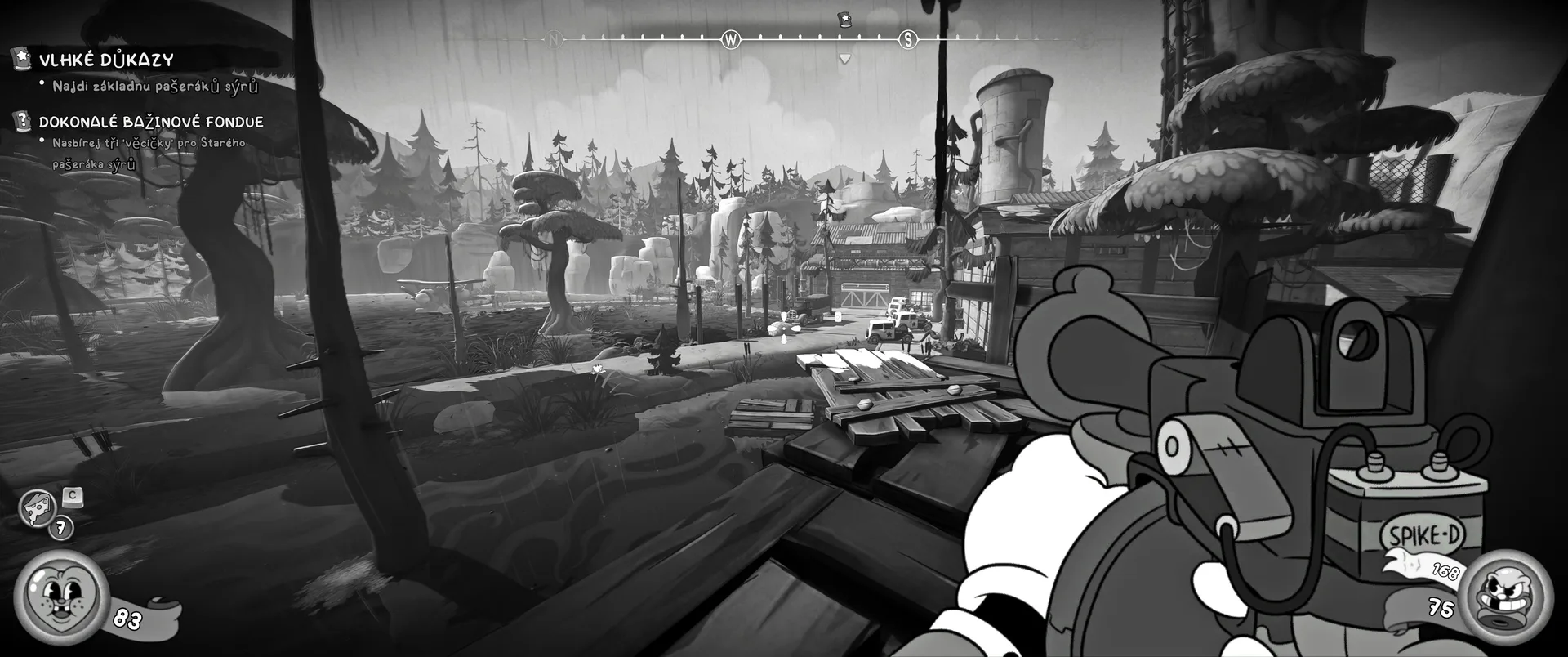The width and height of the screenshot is (1568, 657).
Task: Click the quest objective marker on the compass
Action: (x=845, y=20)
